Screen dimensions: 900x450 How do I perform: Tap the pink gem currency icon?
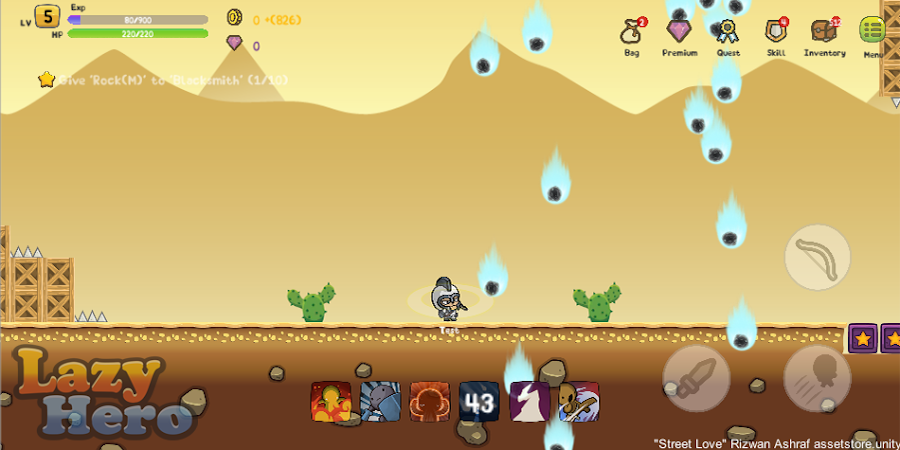234,43
